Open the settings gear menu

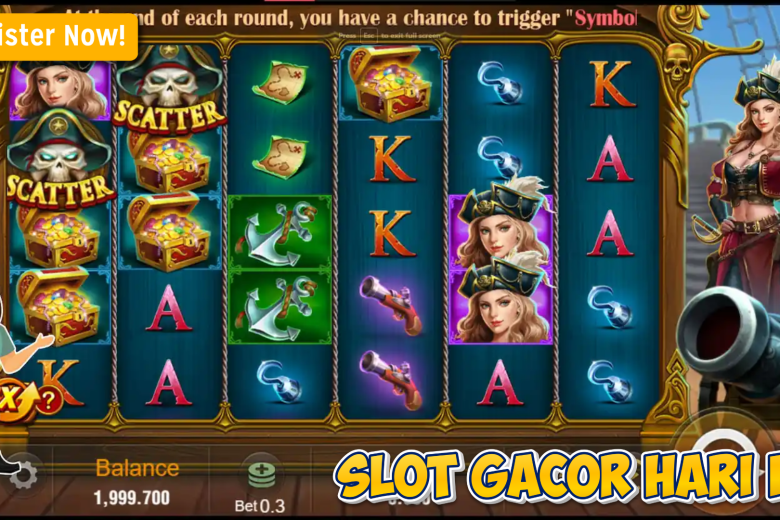(x=22, y=473)
